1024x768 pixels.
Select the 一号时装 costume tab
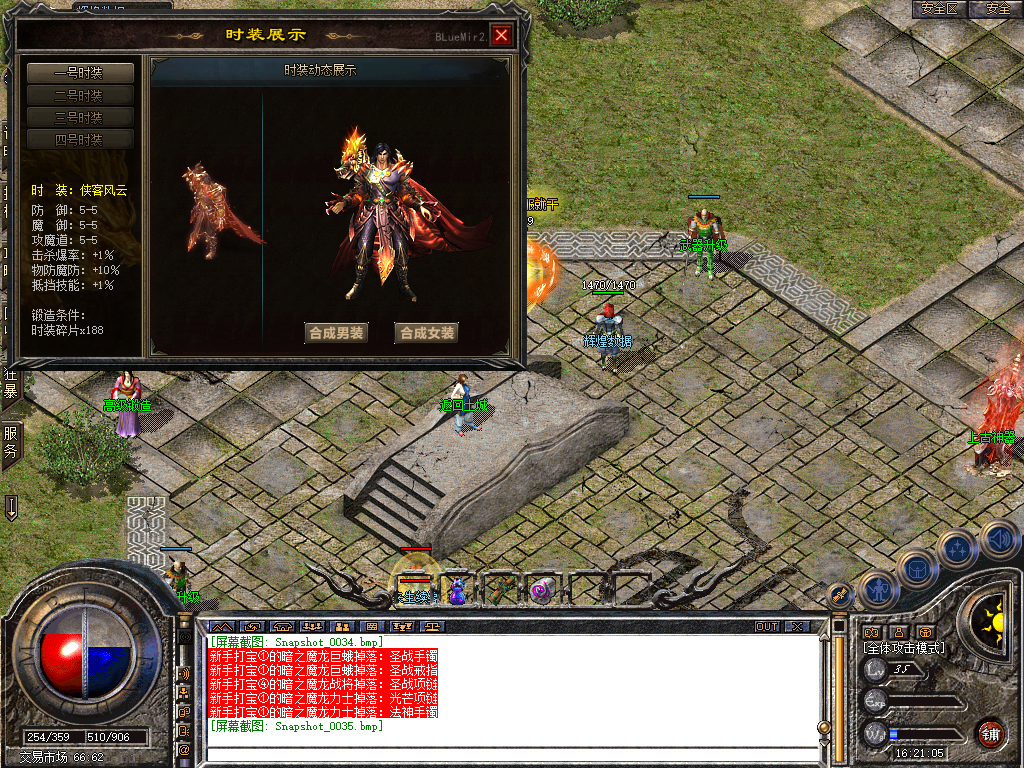[x=79, y=73]
